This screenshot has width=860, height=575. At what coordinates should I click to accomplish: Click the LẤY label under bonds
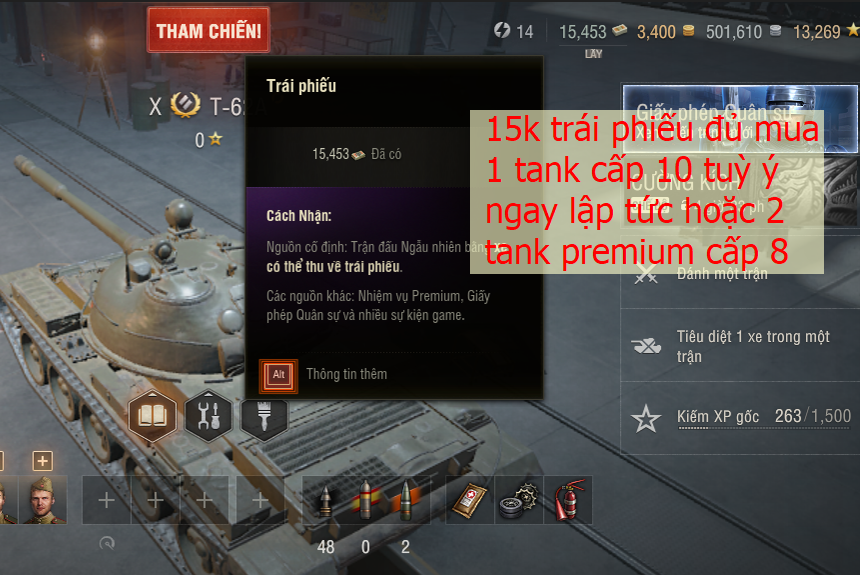point(593,54)
